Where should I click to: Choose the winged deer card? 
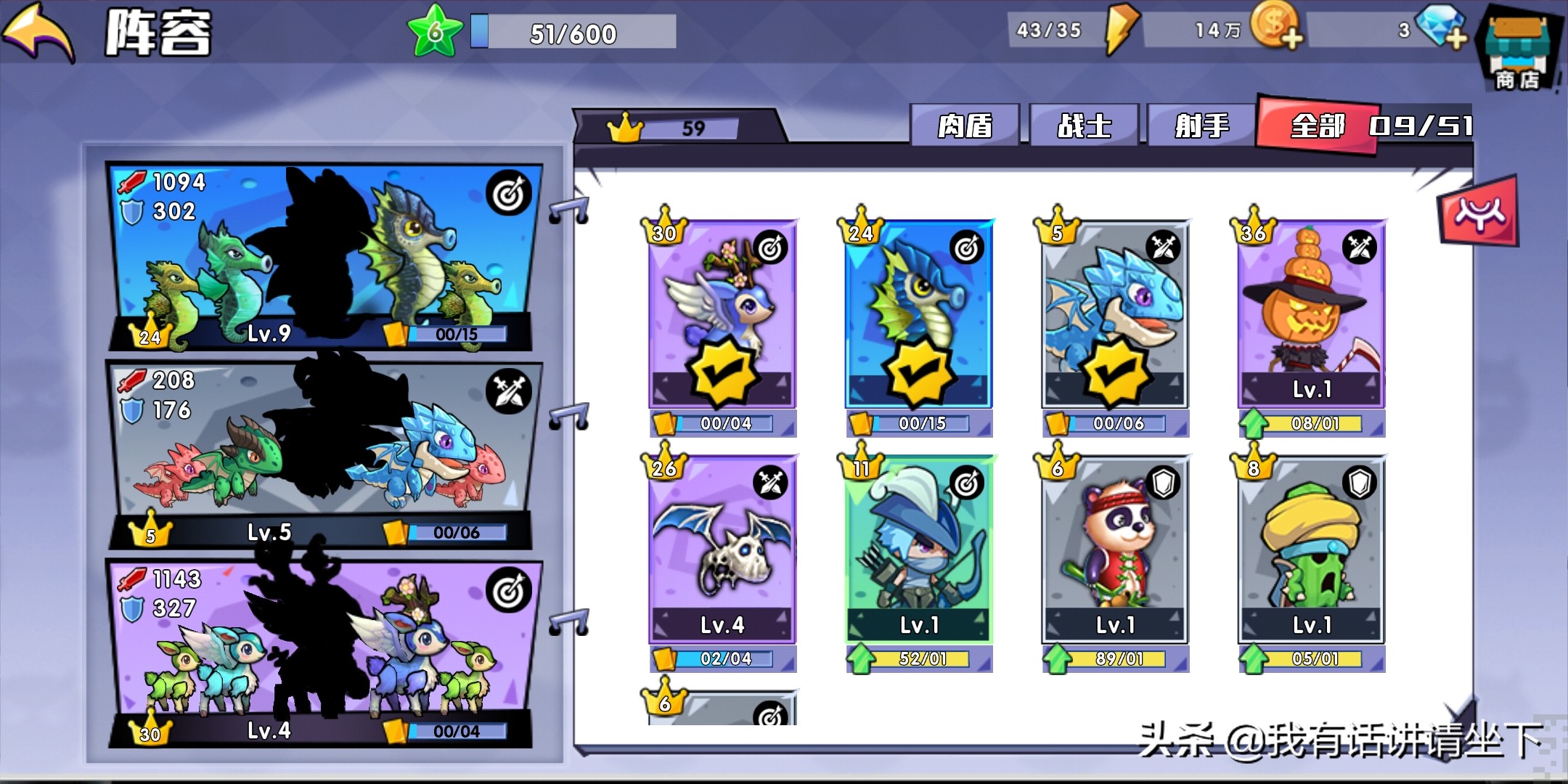723,314
